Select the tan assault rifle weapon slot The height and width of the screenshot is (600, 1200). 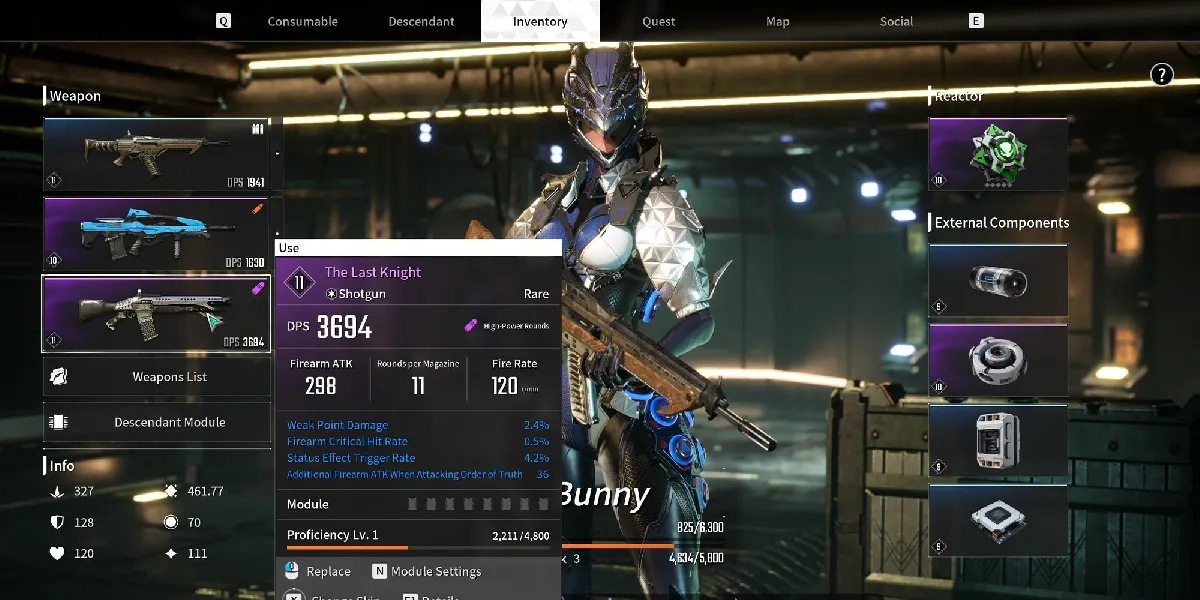[x=157, y=154]
